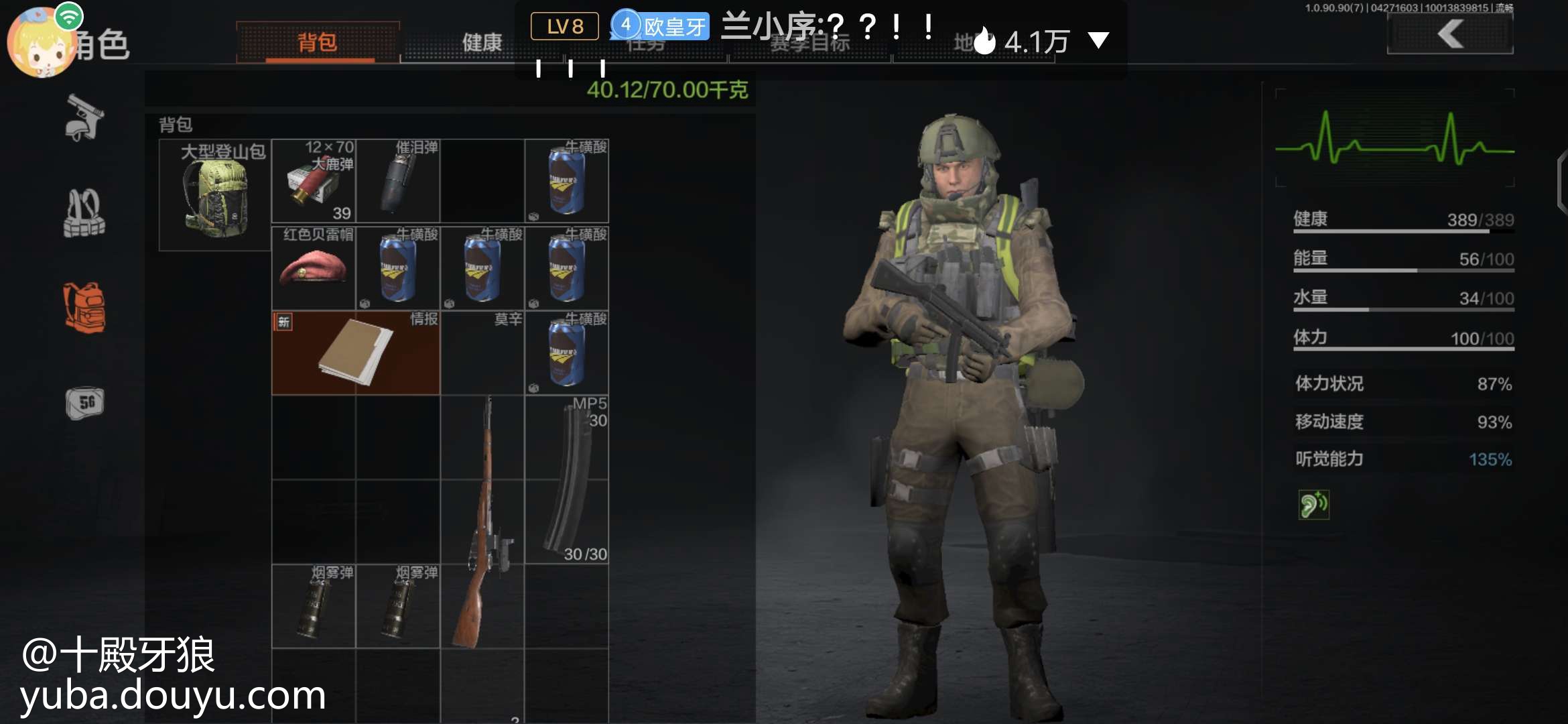Expand the stream popularity dropdown arrow
This screenshot has height=724, width=1568.
coord(1098,40)
